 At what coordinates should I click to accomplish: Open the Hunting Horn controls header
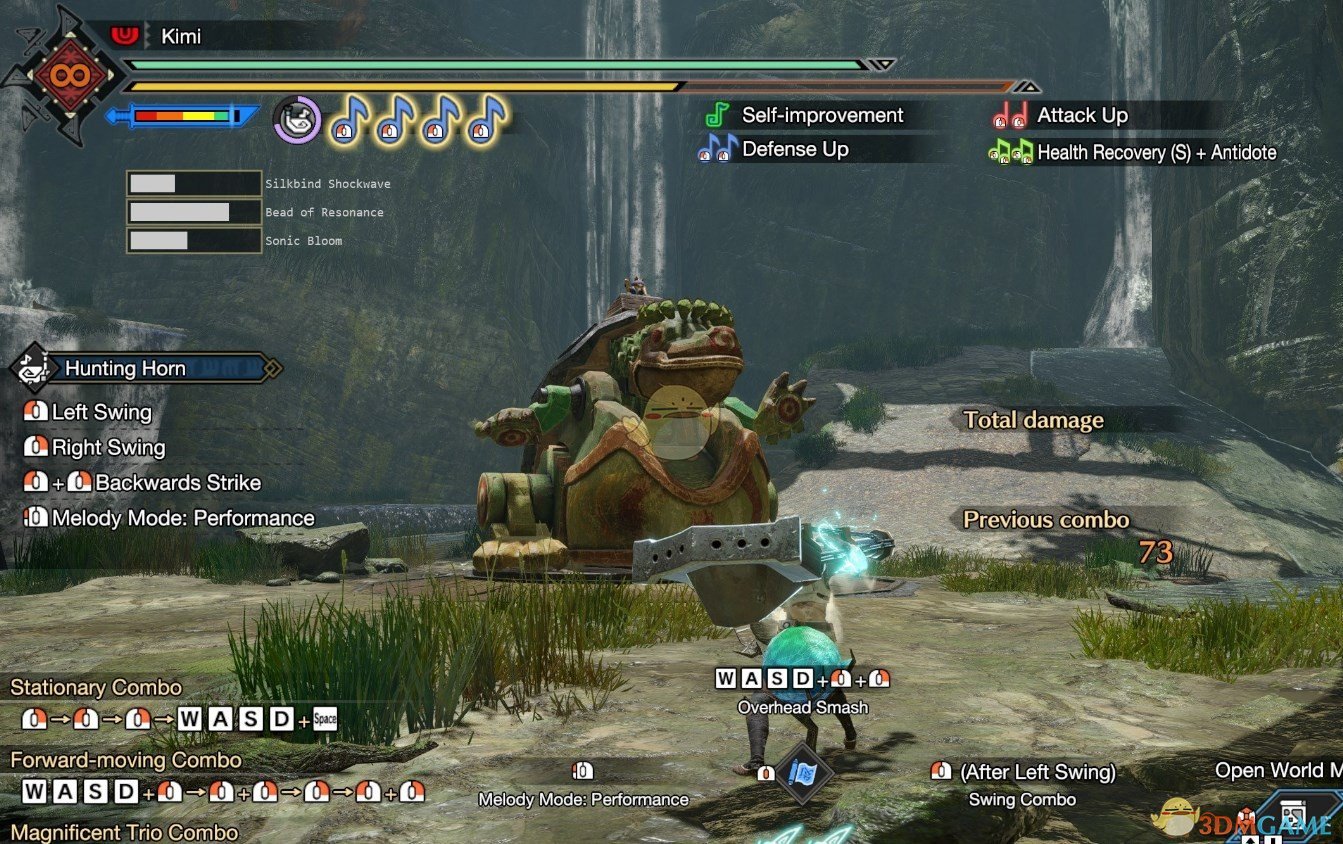(x=125, y=369)
